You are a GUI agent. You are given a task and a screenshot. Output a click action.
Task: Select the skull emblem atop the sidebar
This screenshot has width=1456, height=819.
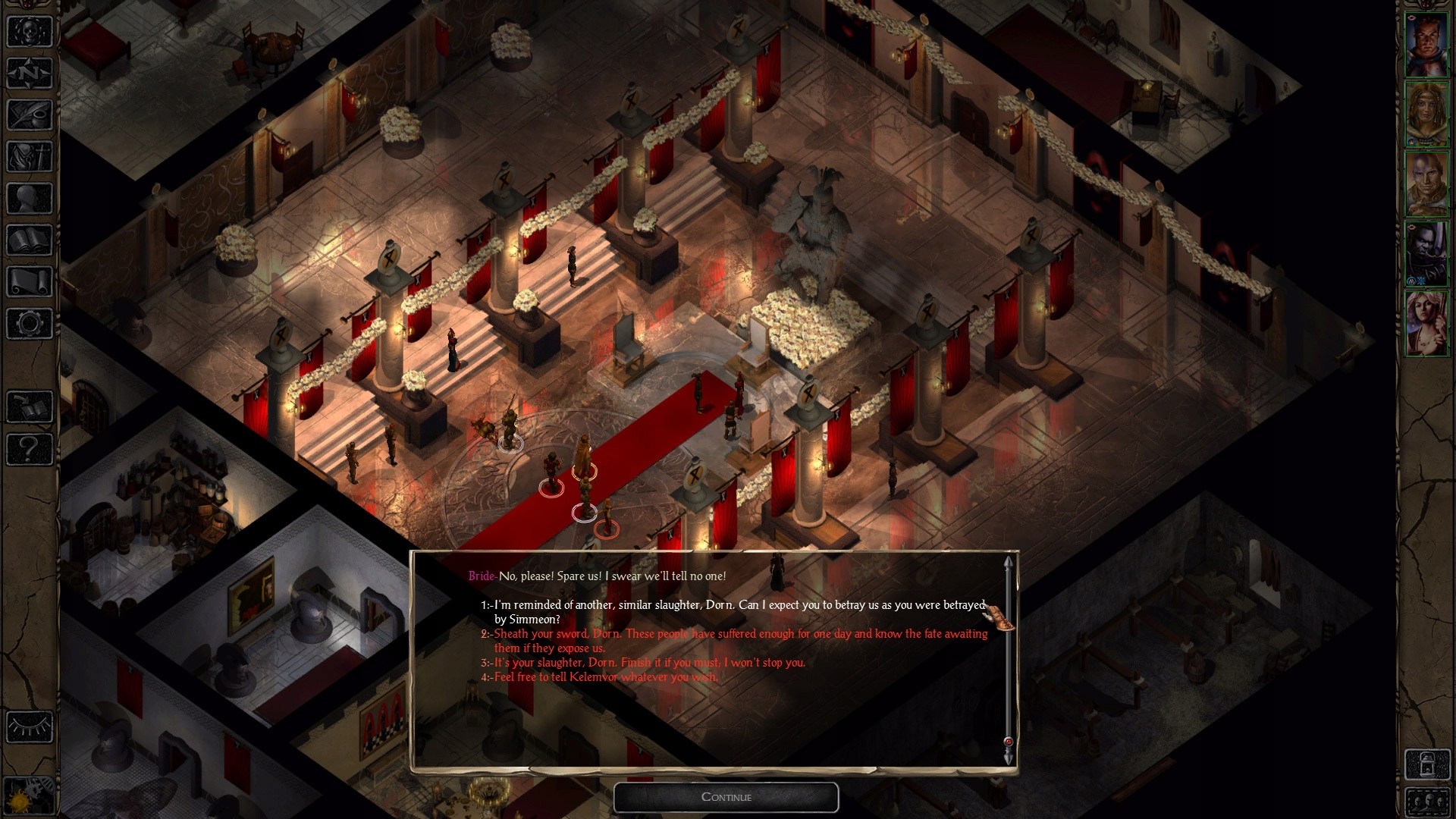tap(29, 30)
